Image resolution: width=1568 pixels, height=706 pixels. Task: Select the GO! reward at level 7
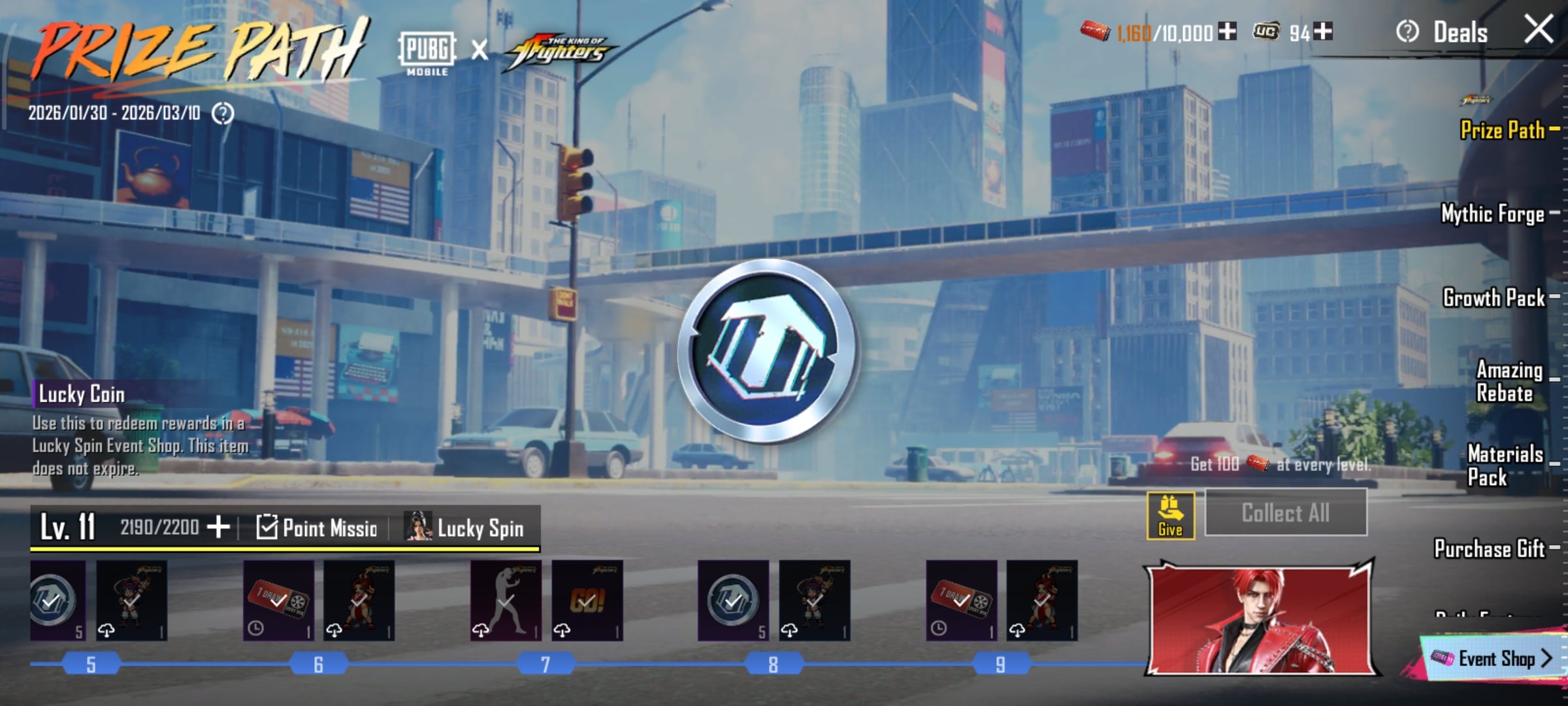coord(587,600)
